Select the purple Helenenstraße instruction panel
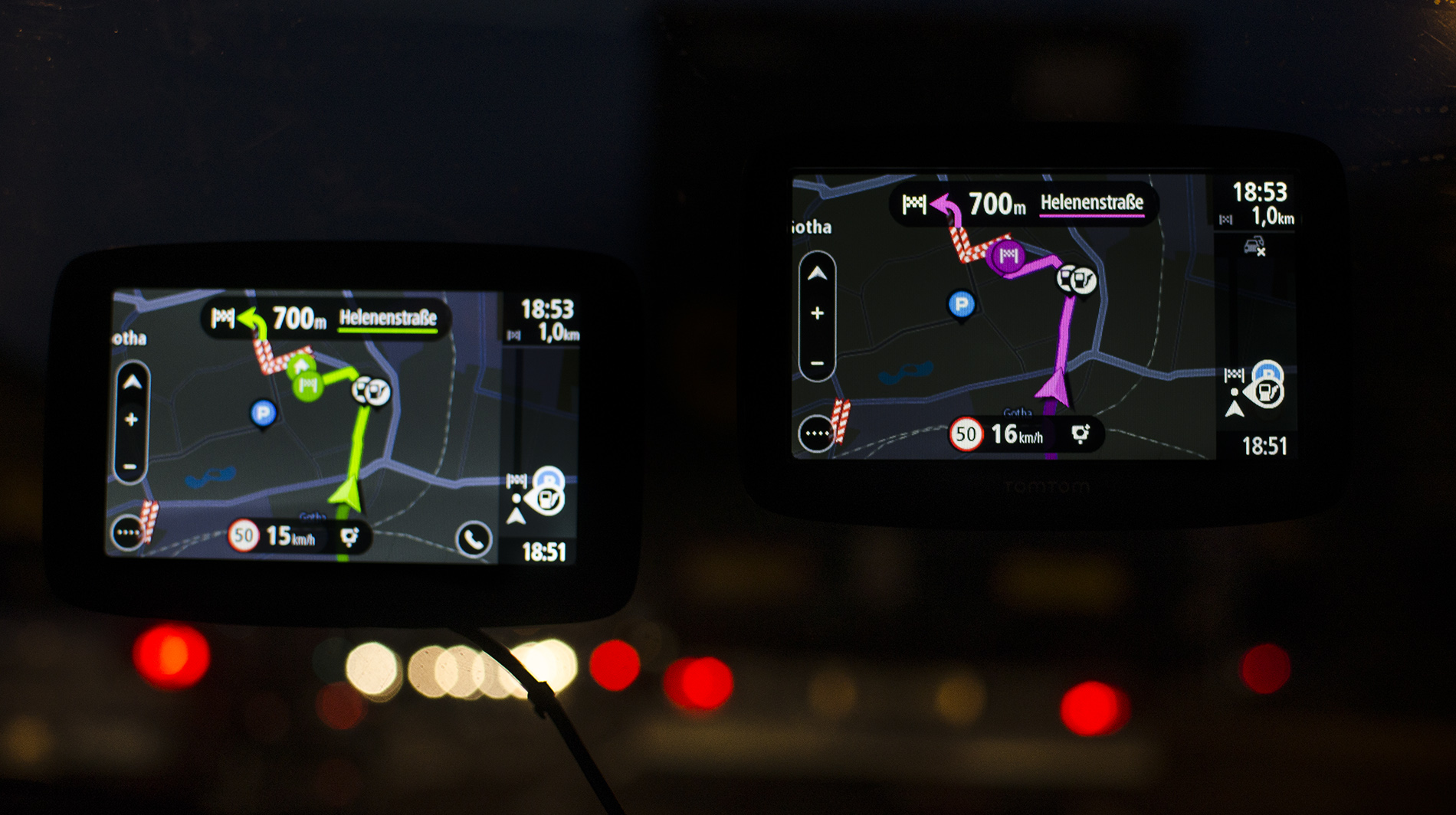Screen dimensions: 1456x815 tap(1024, 204)
